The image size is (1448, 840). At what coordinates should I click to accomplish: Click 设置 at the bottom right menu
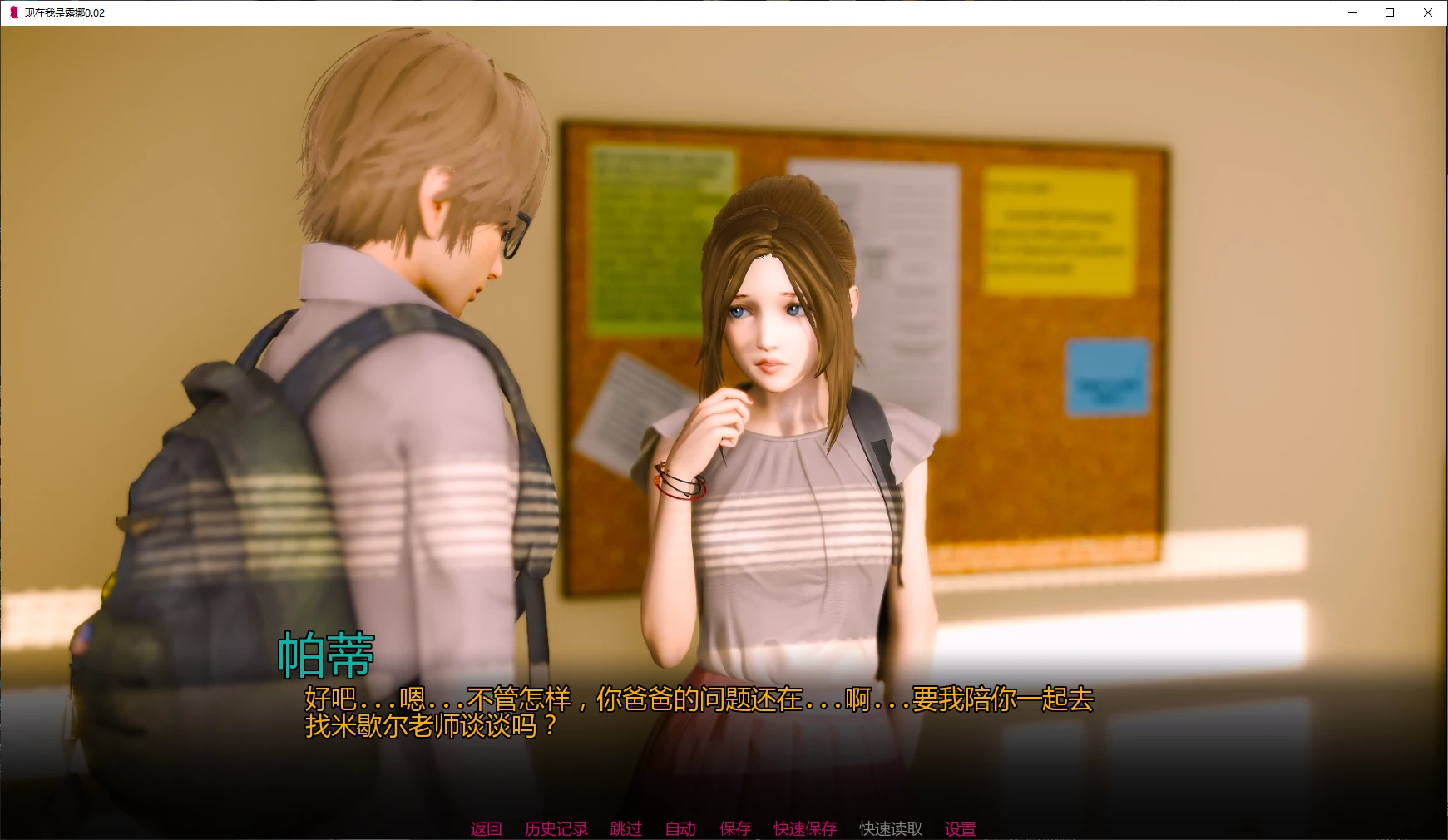(960, 828)
